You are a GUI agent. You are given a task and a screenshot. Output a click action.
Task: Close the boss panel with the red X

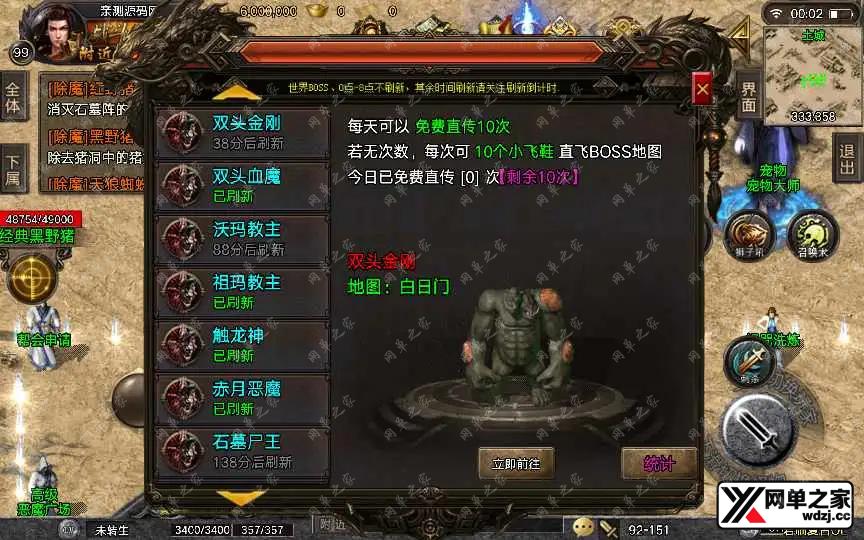point(702,90)
